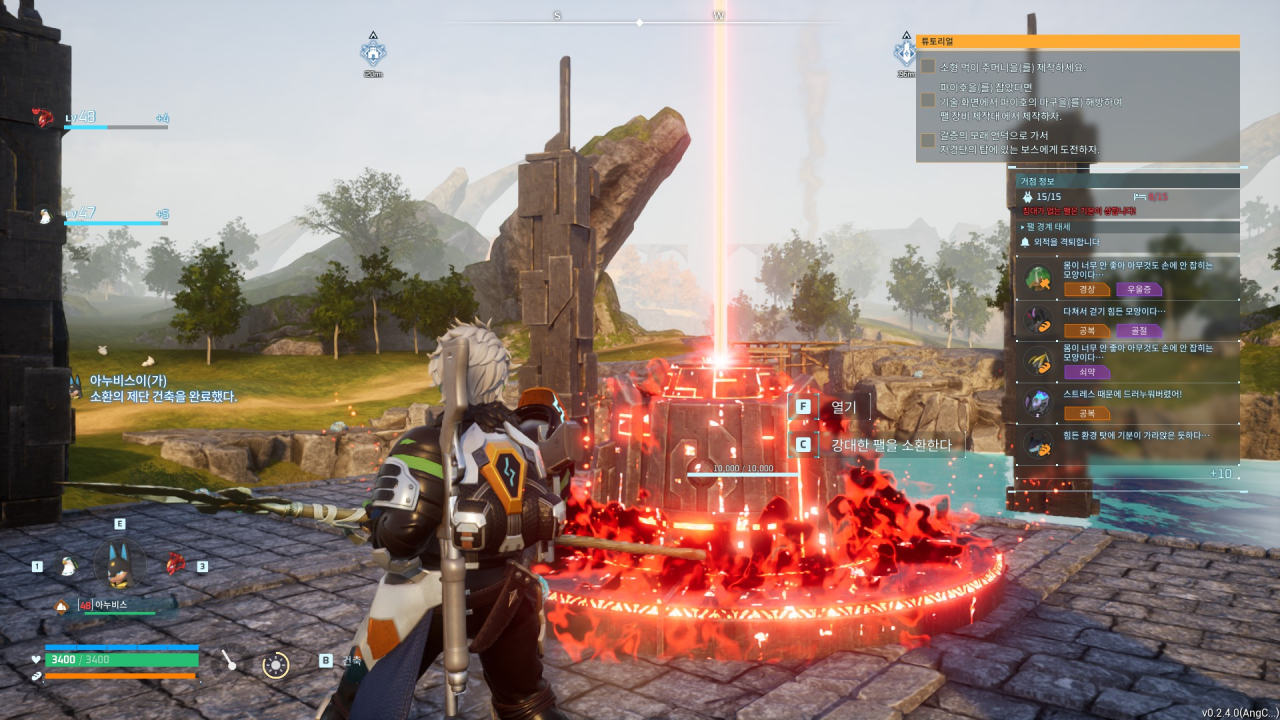This screenshot has width=1280, height=720.
Task: Tick the 소형 먹이 주머니 tutorial checkbox
Action: (928, 67)
